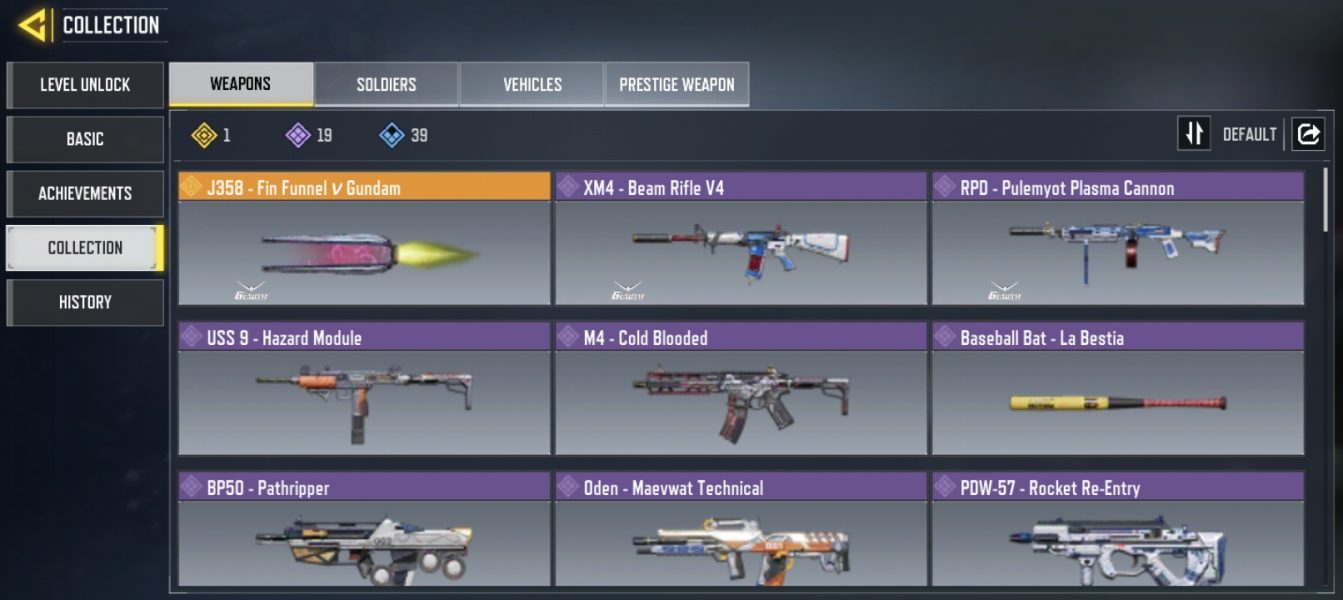The width and height of the screenshot is (1343, 600).
Task: Select the J358 Fin Funnel Gundam card
Action: tap(364, 239)
